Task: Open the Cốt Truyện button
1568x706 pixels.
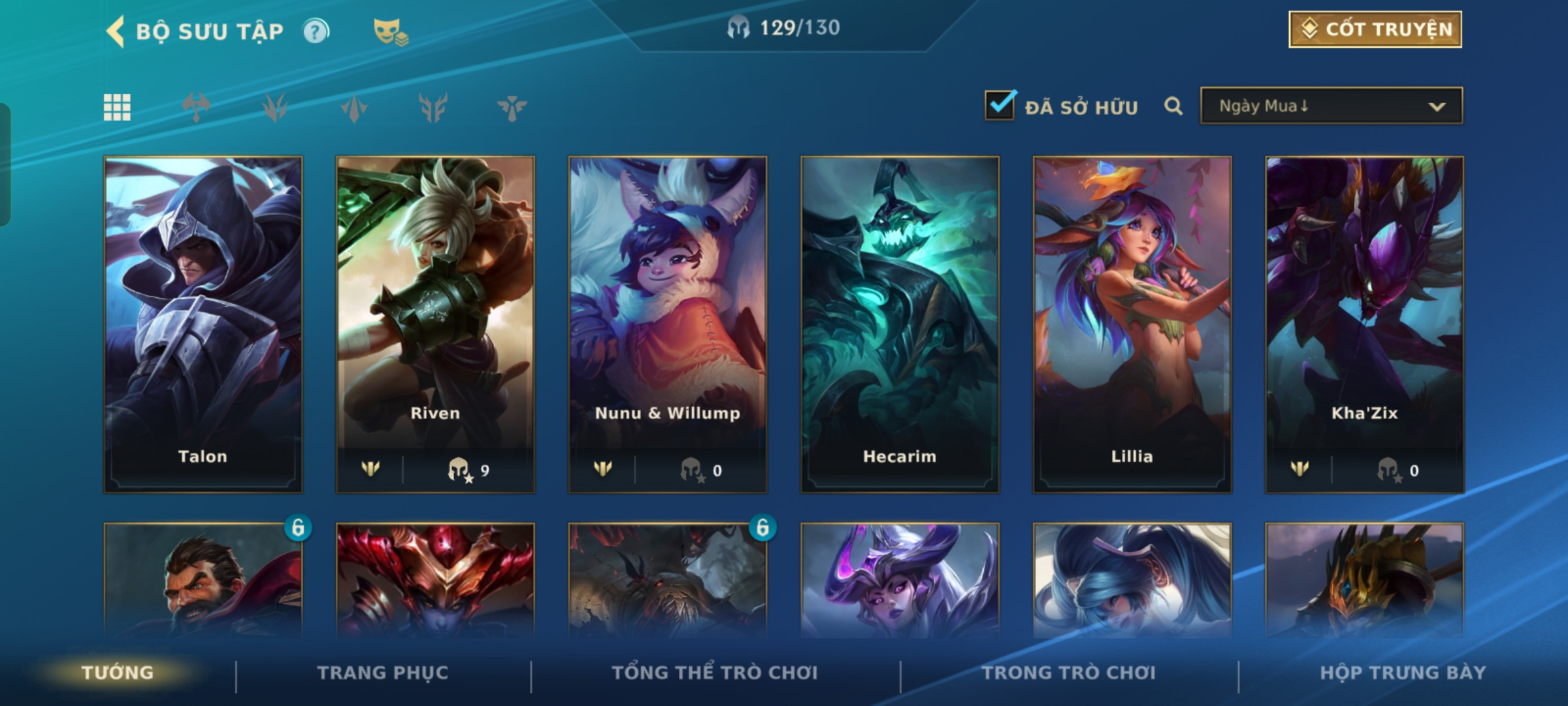Action: tap(1375, 29)
